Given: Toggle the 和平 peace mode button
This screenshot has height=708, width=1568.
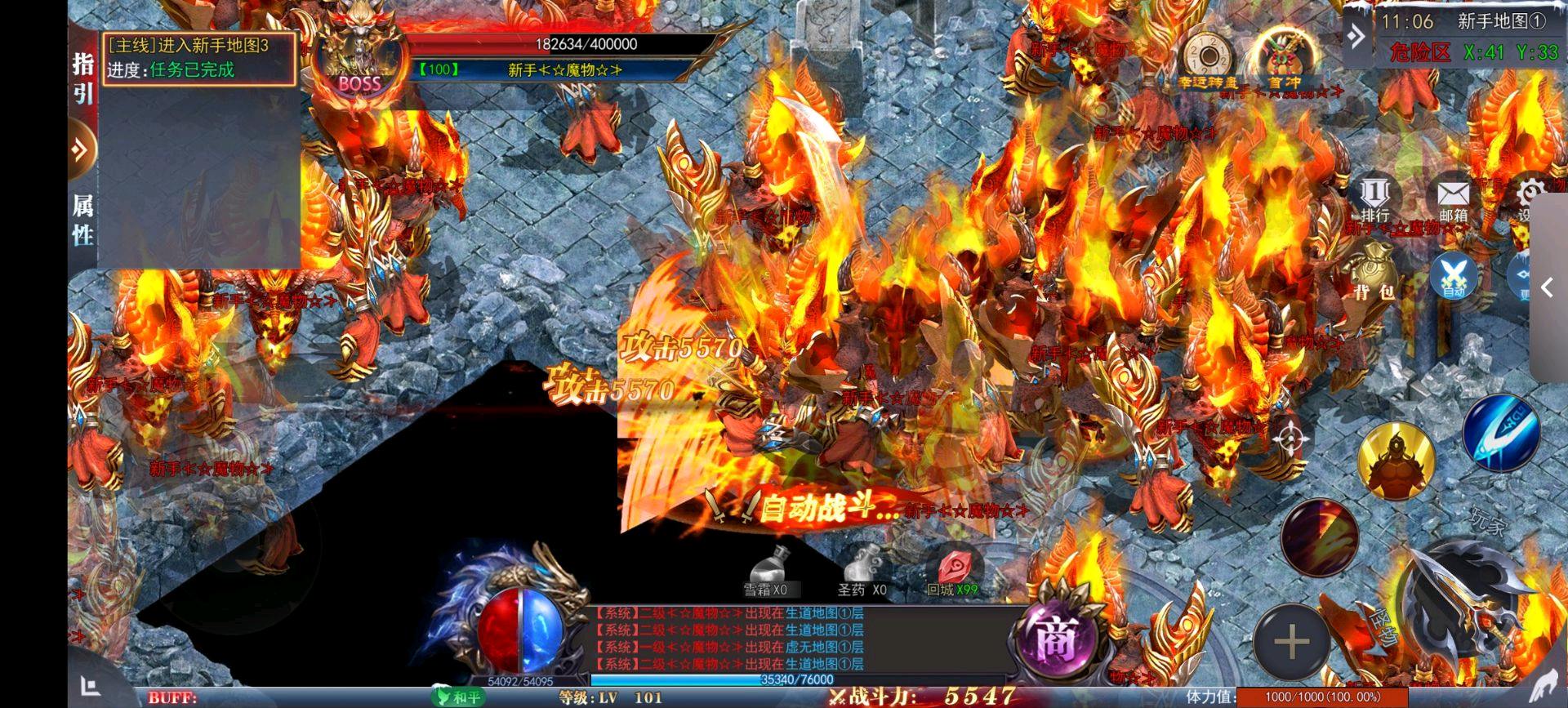Looking at the screenshot, I should pos(457,697).
